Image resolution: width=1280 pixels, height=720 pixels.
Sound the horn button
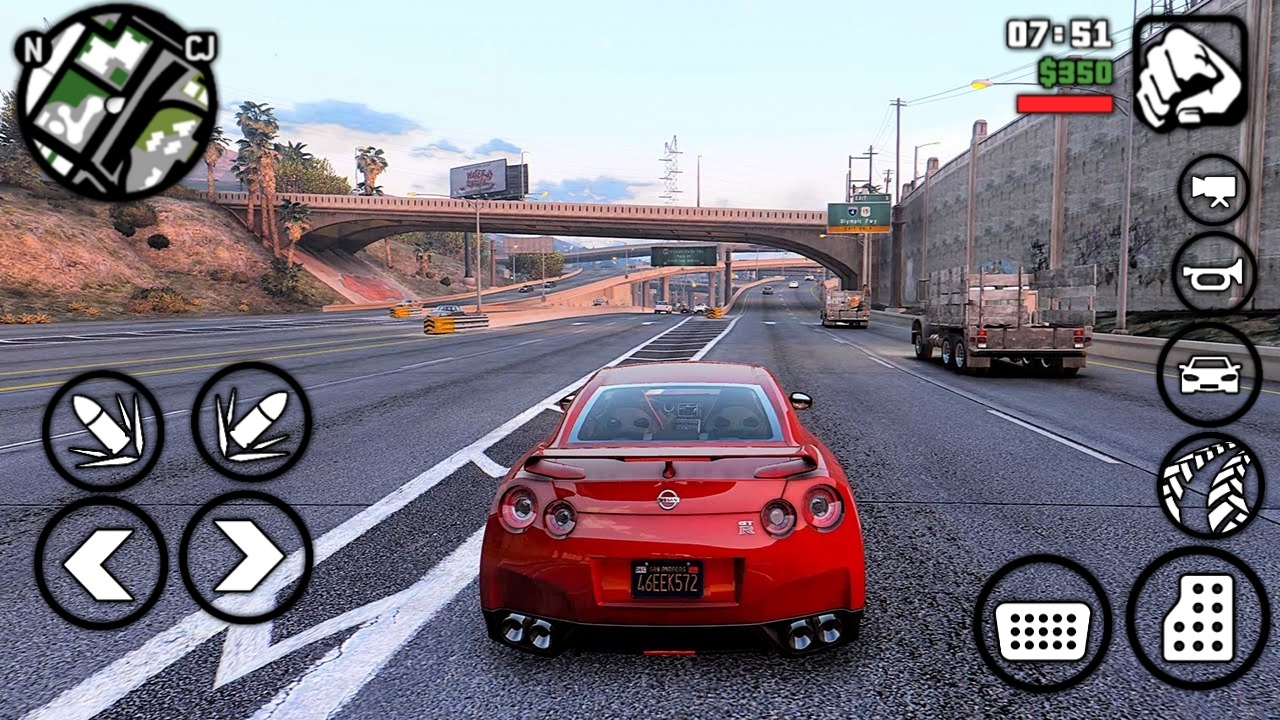tap(1213, 272)
